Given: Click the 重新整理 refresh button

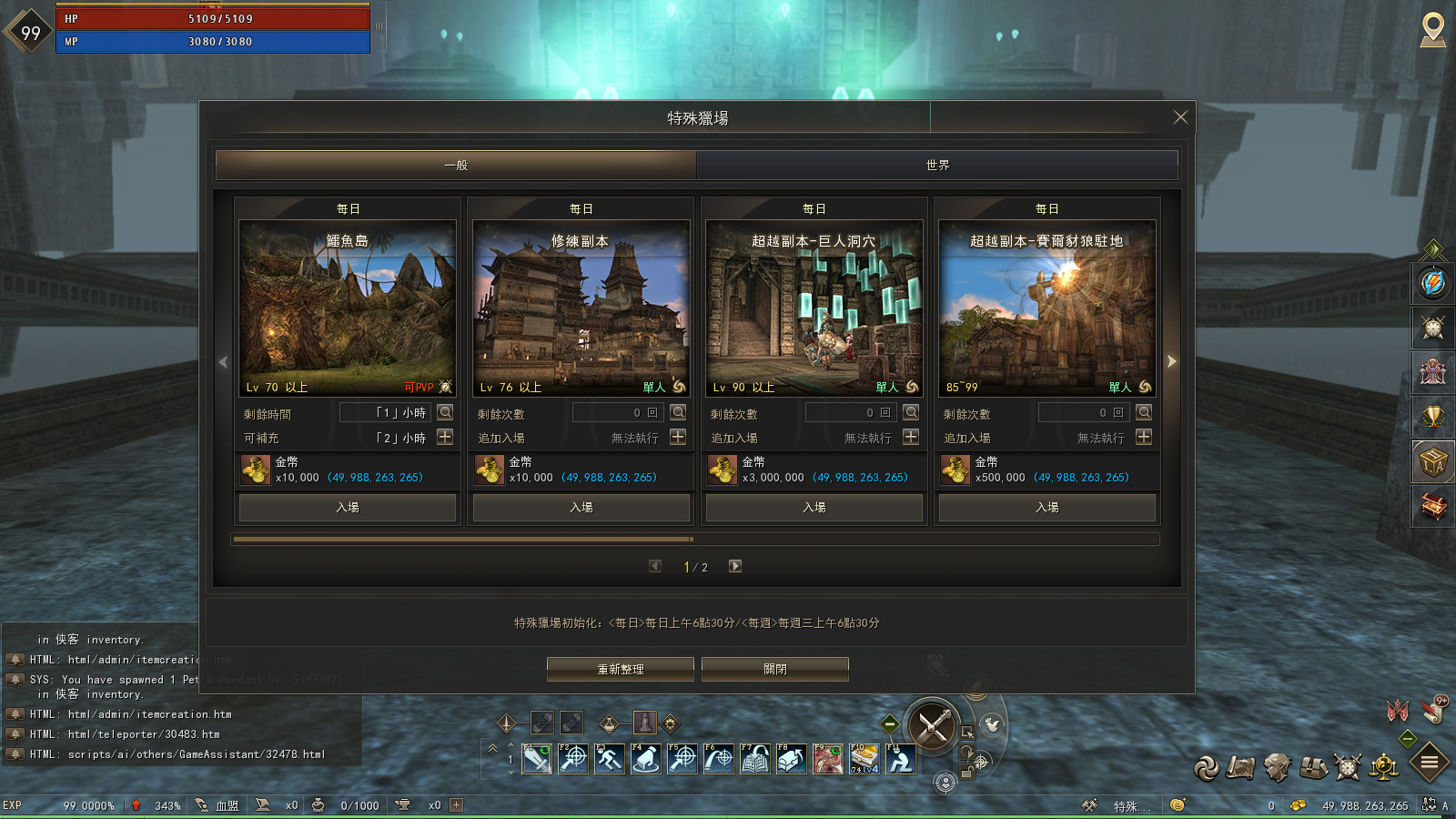Looking at the screenshot, I should (620, 668).
